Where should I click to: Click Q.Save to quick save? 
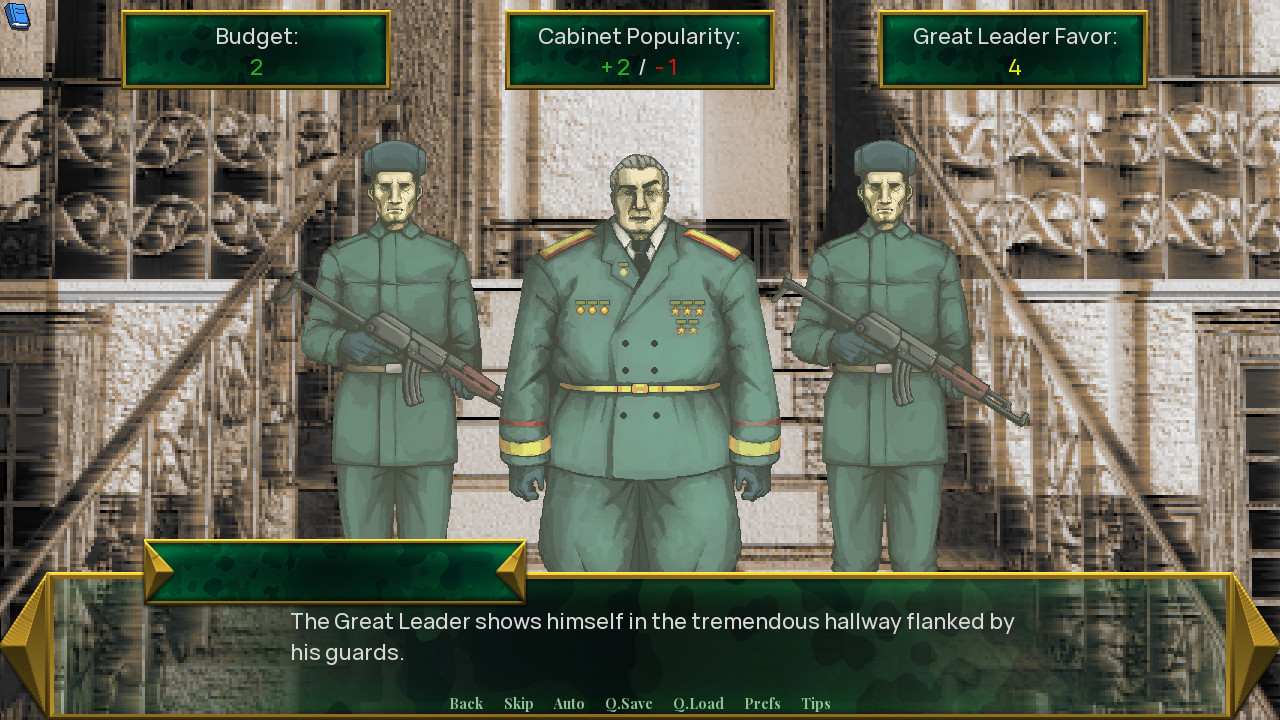(627, 703)
